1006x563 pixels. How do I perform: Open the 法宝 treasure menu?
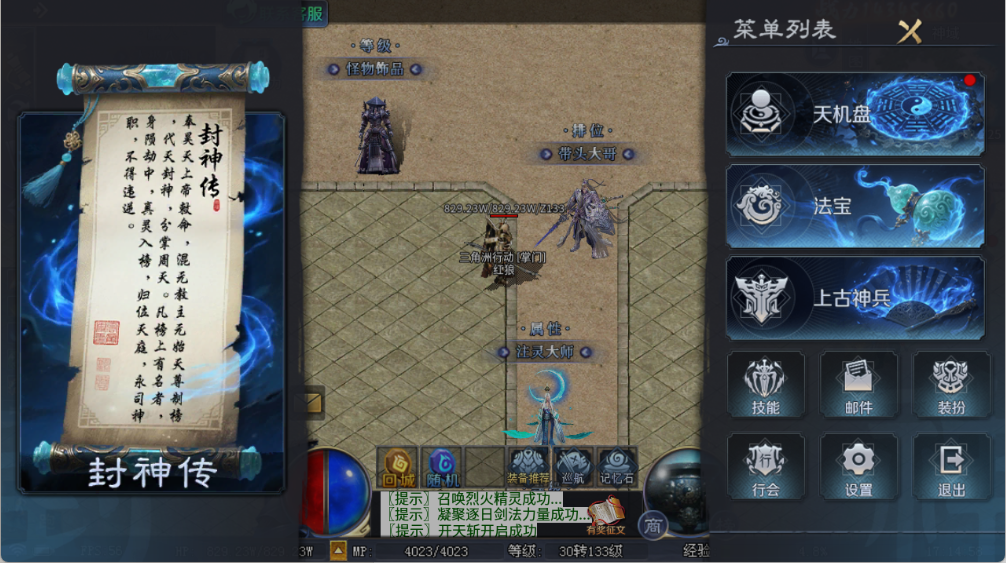855,206
